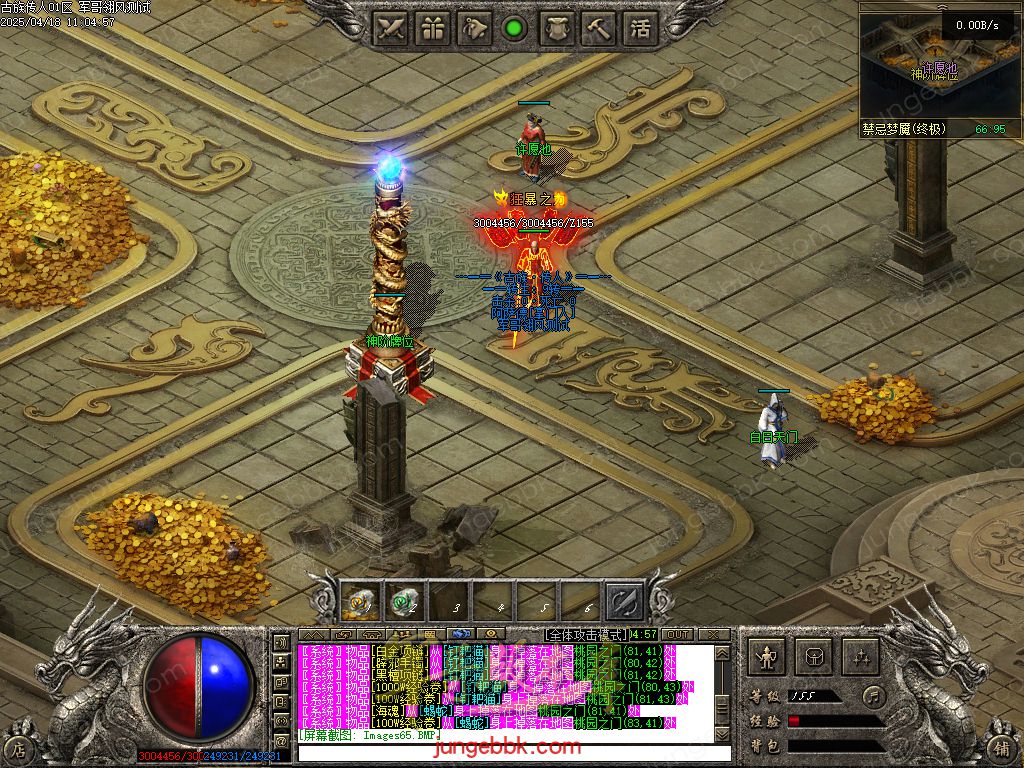The image size is (1024, 768).
Task: Close the chat panel with X button
Action: [714, 635]
